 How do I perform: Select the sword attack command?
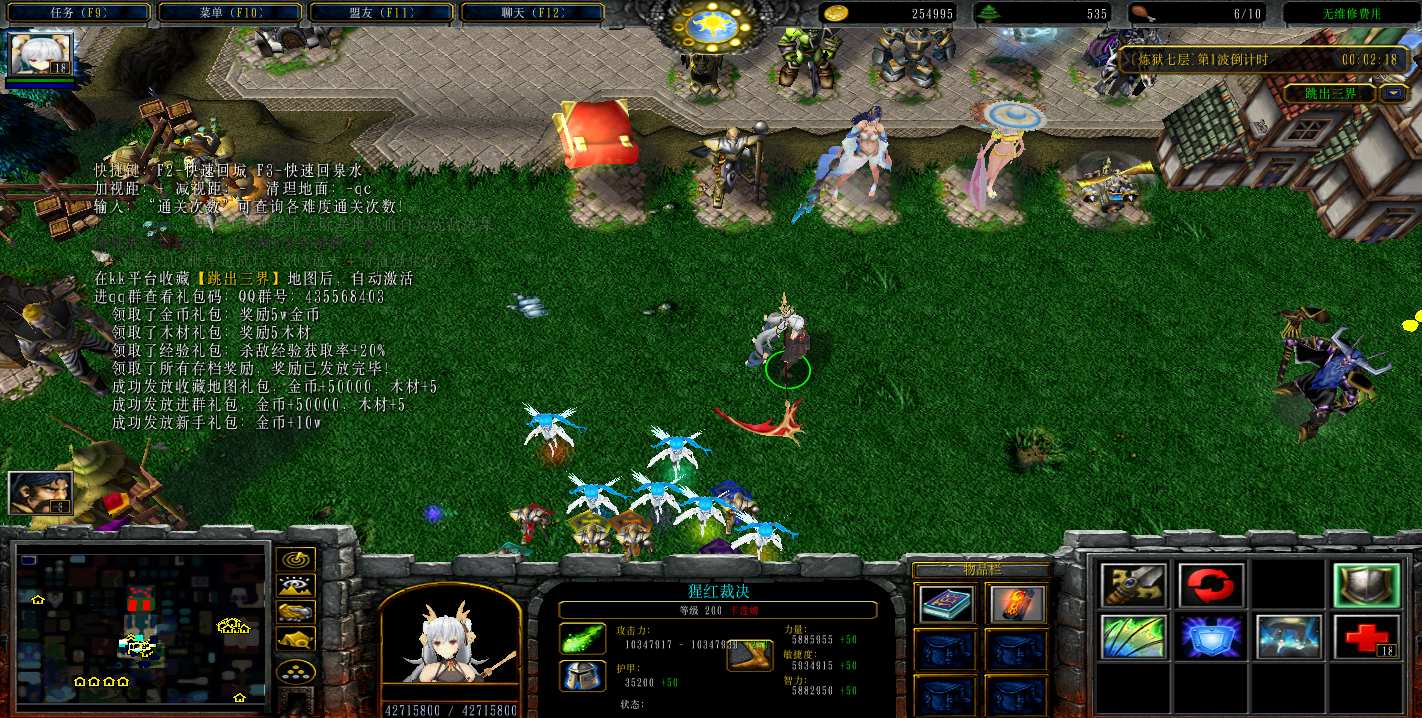pos(1133,585)
